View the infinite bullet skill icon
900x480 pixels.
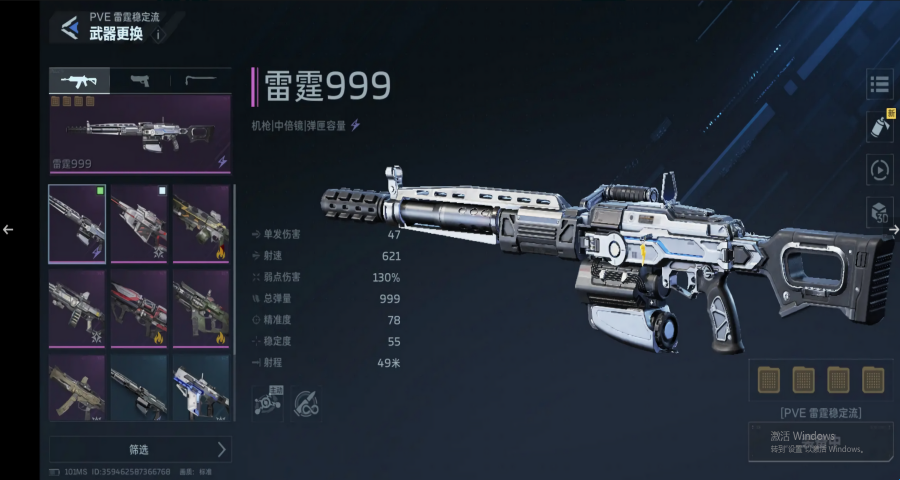305,404
